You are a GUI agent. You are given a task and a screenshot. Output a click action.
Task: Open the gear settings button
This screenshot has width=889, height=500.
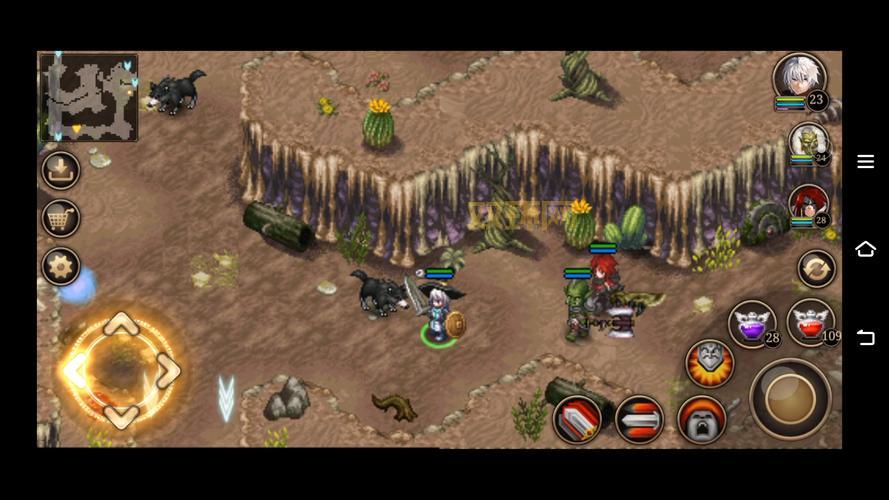[x=61, y=267]
